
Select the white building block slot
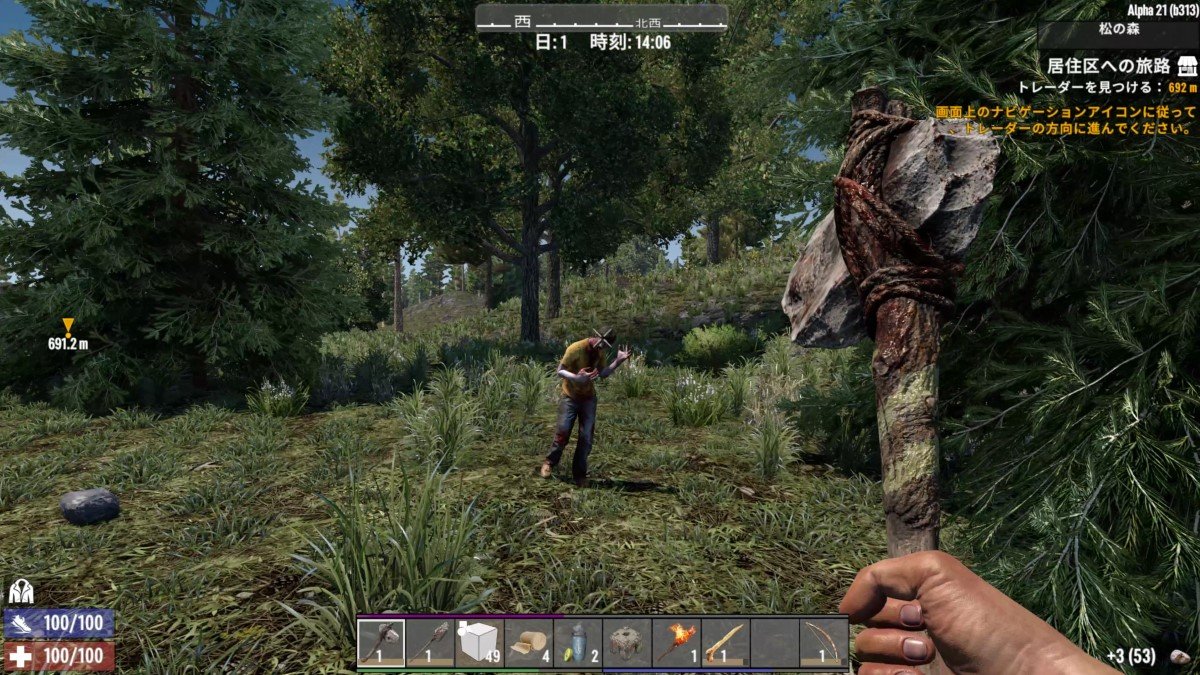coord(480,643)
